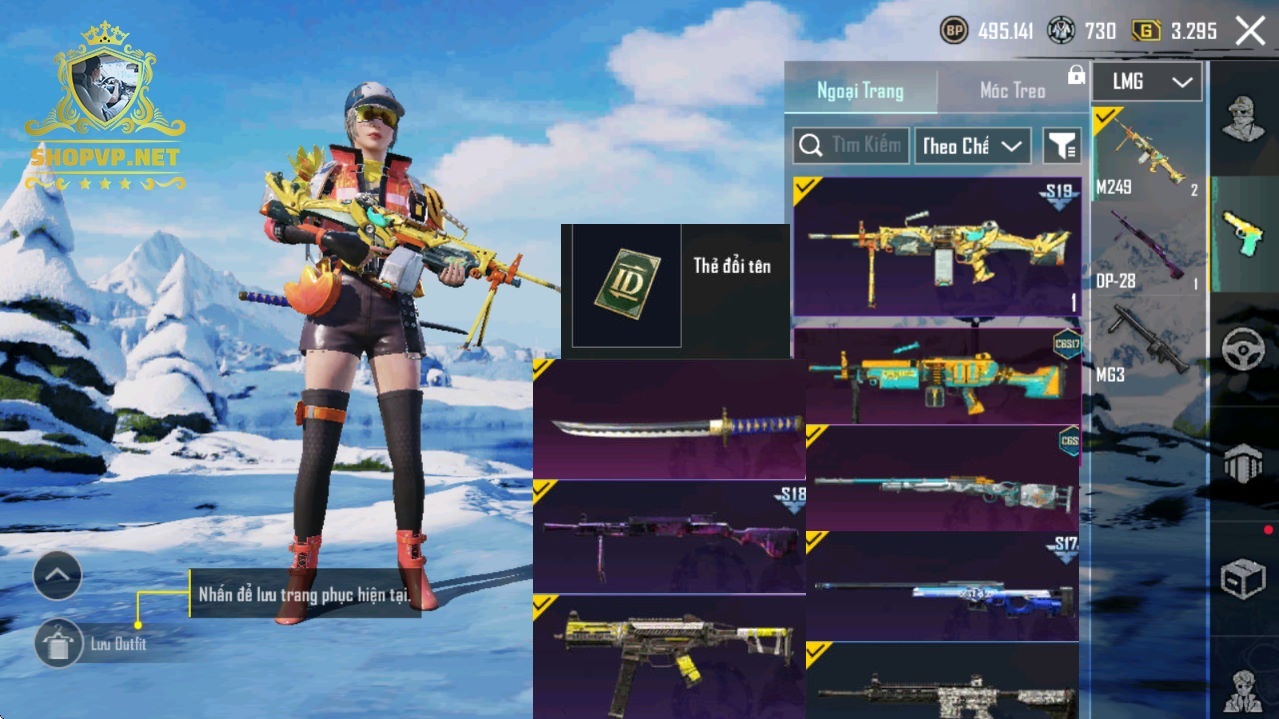Select the golden S19 M249 skin

tap(937, 247)
